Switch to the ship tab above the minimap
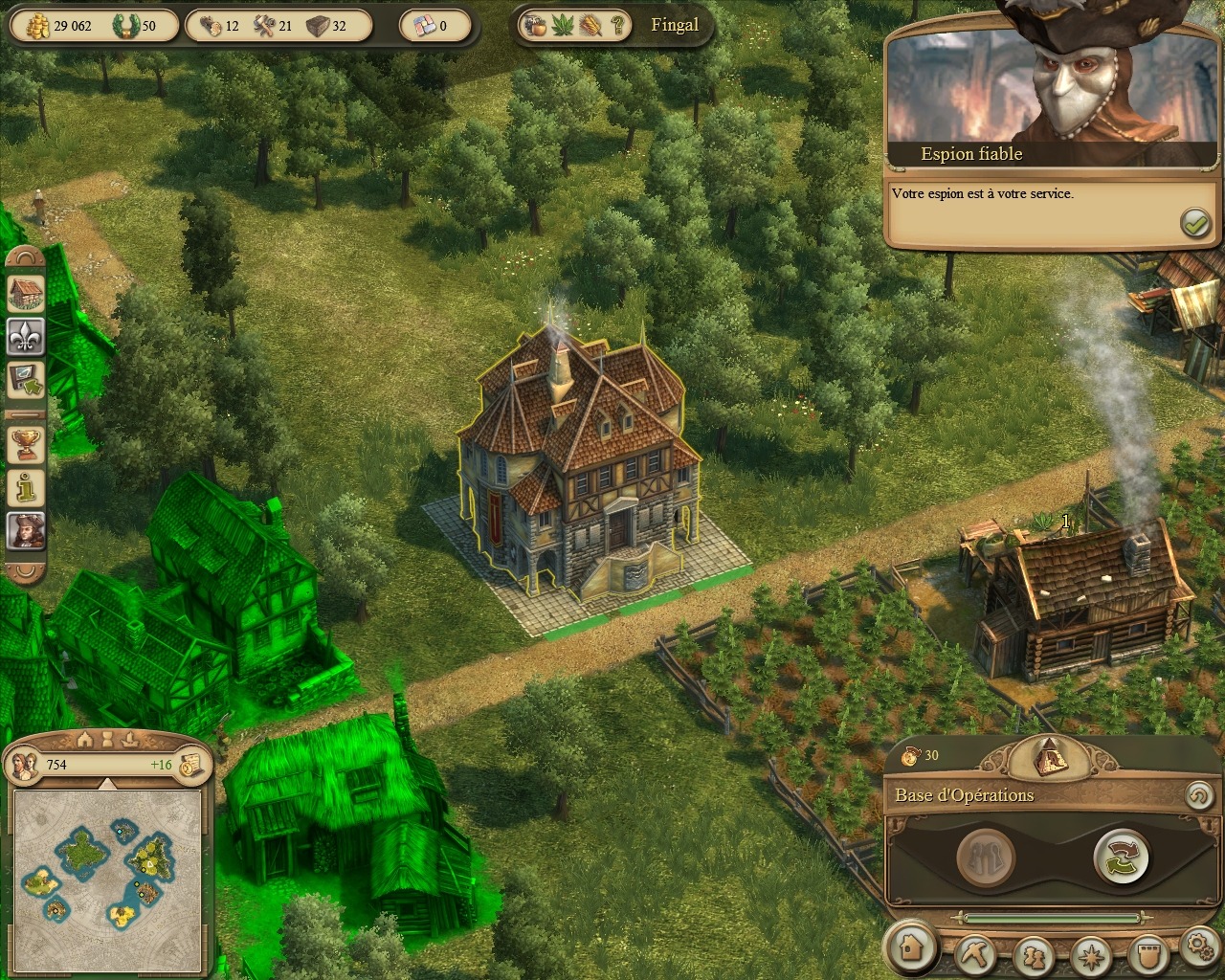 pos(131,739)
